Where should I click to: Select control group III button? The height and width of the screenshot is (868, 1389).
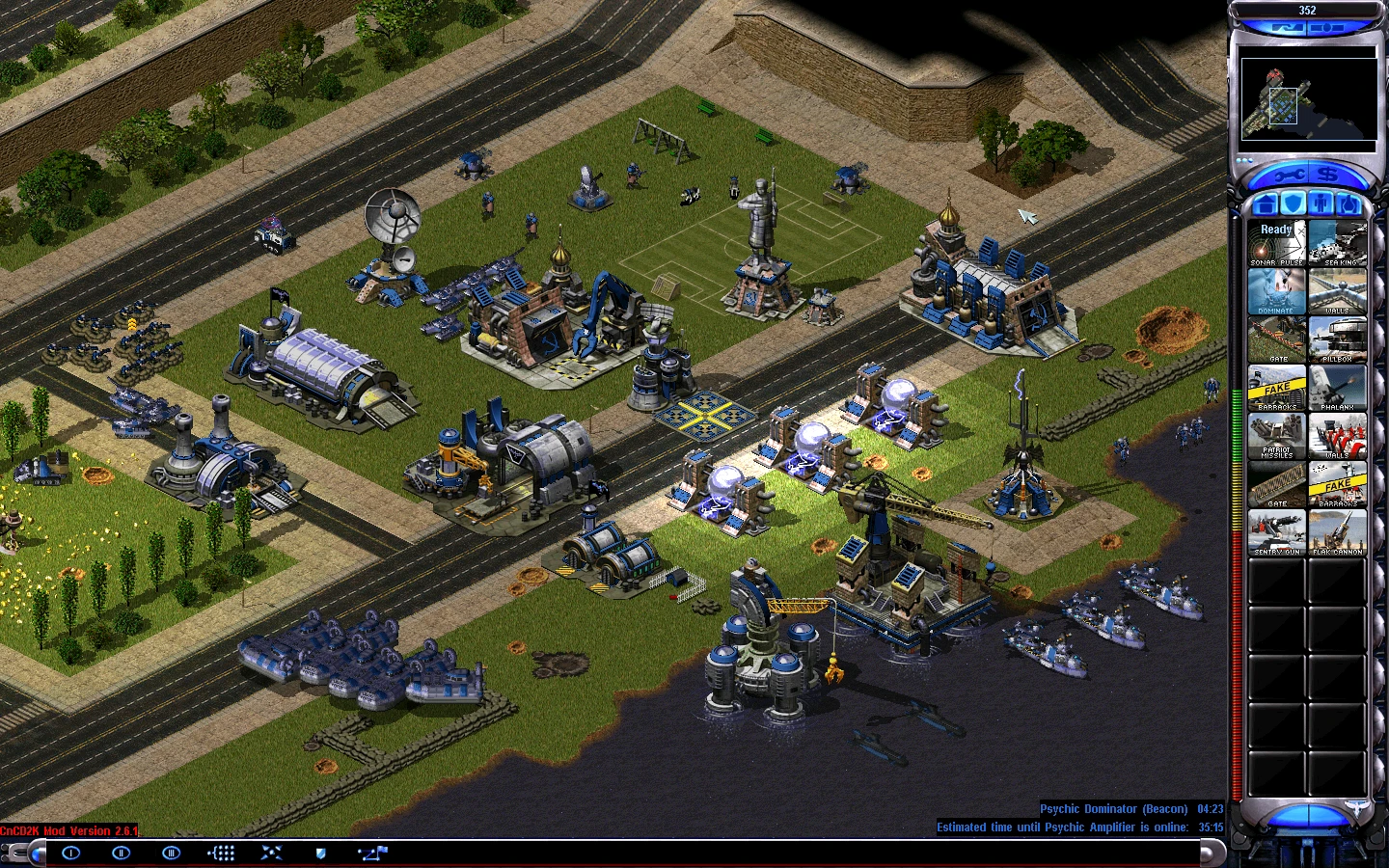(171, 853)
